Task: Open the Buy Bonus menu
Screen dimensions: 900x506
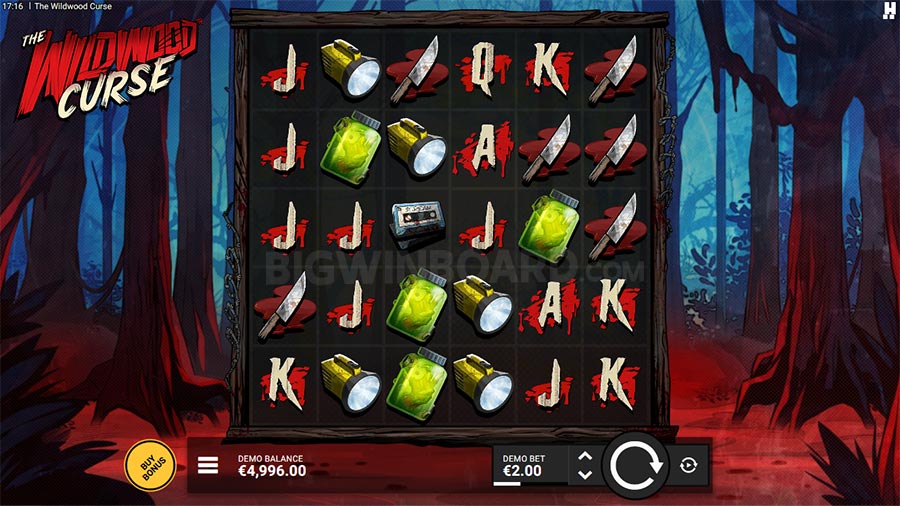Action: [x=150, y=465]
